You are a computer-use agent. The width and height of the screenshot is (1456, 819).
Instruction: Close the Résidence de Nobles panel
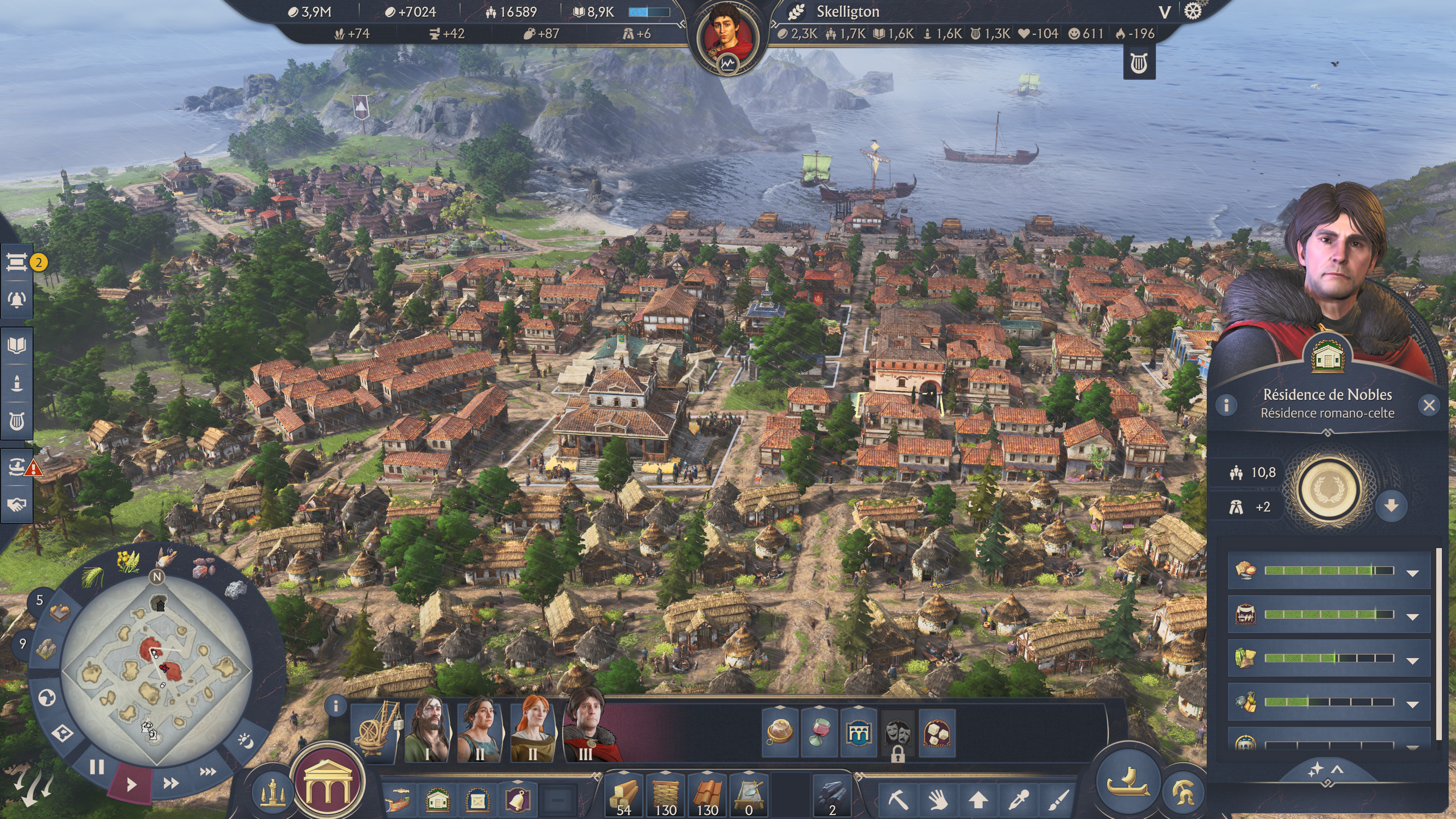(1429, 405)
